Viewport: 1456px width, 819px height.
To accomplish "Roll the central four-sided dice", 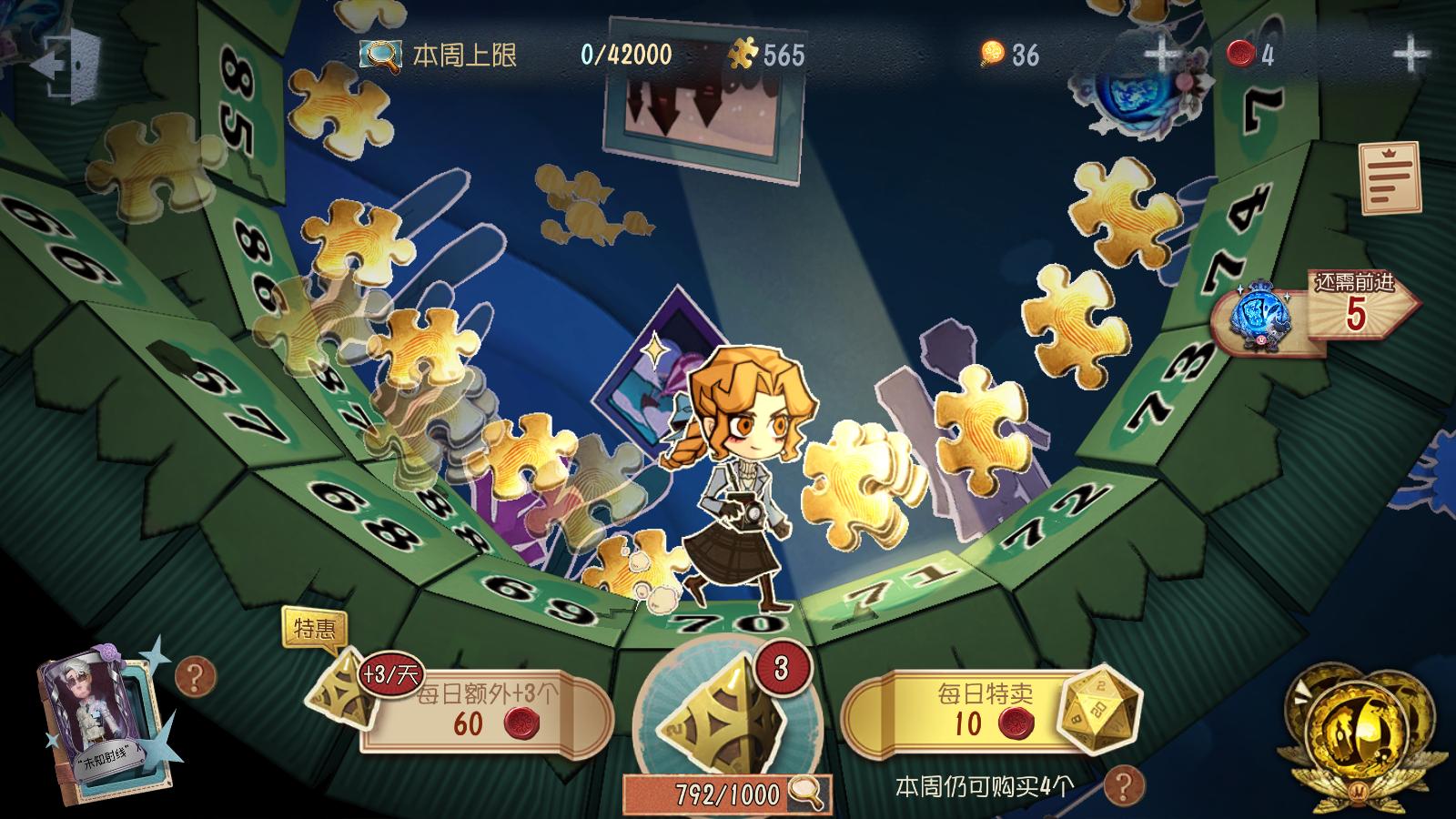I will click(x=724, y=719).
